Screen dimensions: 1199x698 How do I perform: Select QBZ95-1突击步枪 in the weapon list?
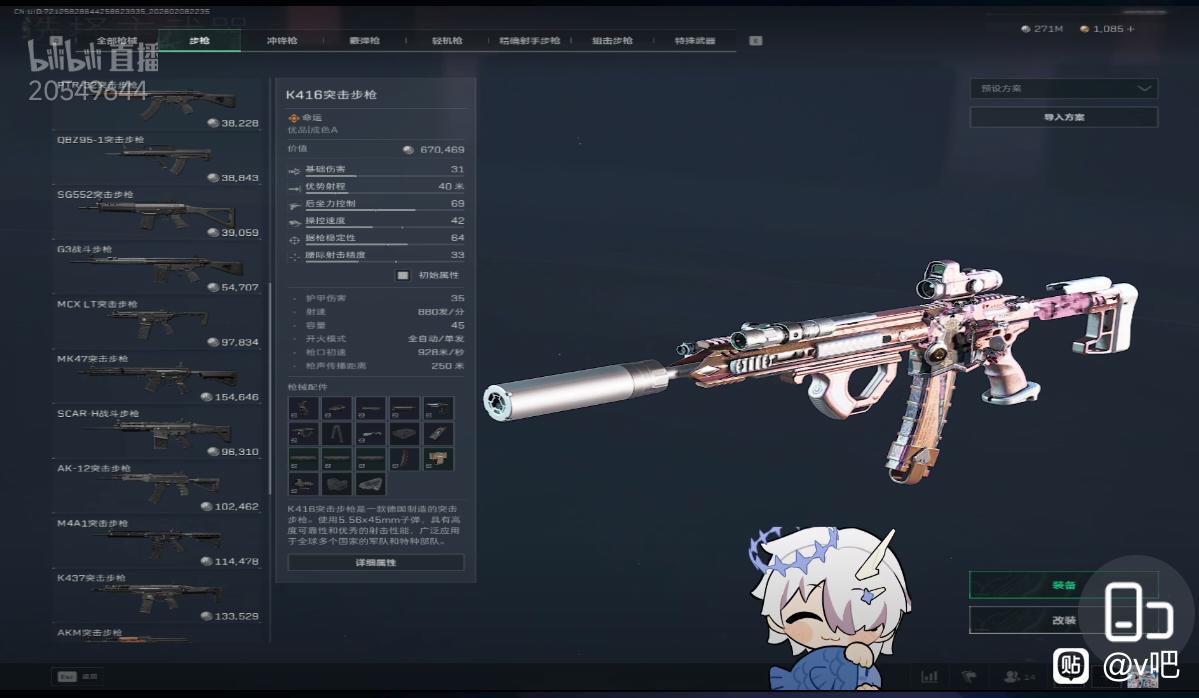[x=158, y=158]
